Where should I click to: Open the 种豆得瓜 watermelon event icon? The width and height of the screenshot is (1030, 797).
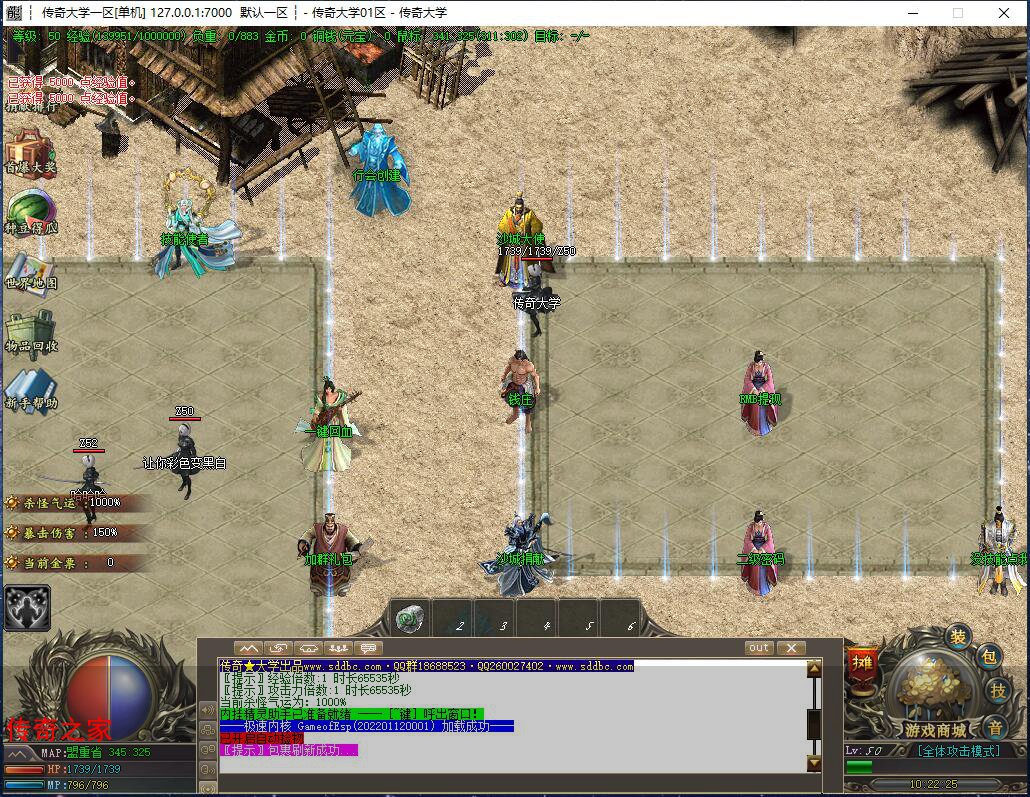click(x=30, y=213)
